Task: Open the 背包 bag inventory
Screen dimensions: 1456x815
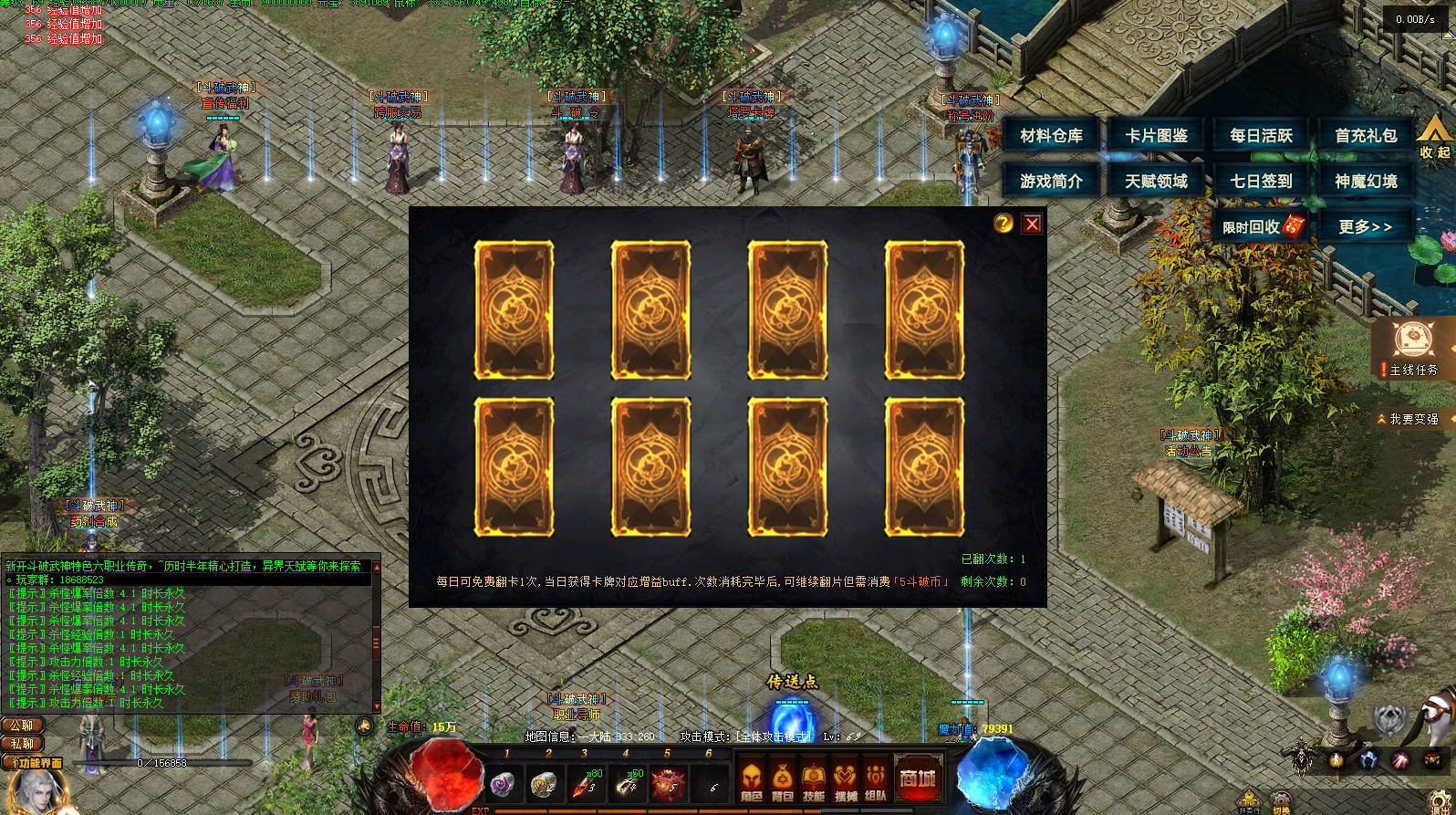Action: coord(783,780)
